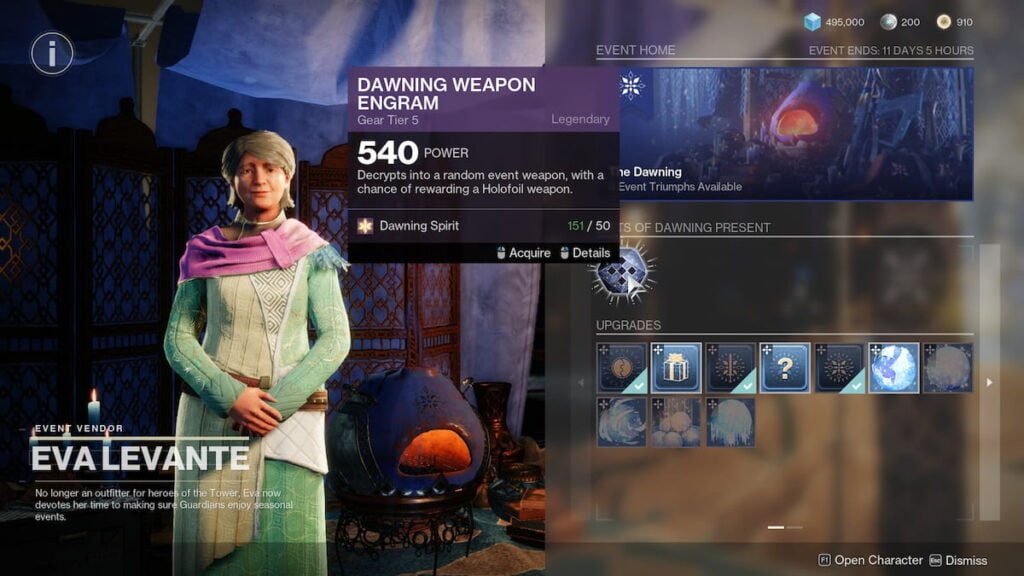Choose the question mark upgrade

coord(785,367)
